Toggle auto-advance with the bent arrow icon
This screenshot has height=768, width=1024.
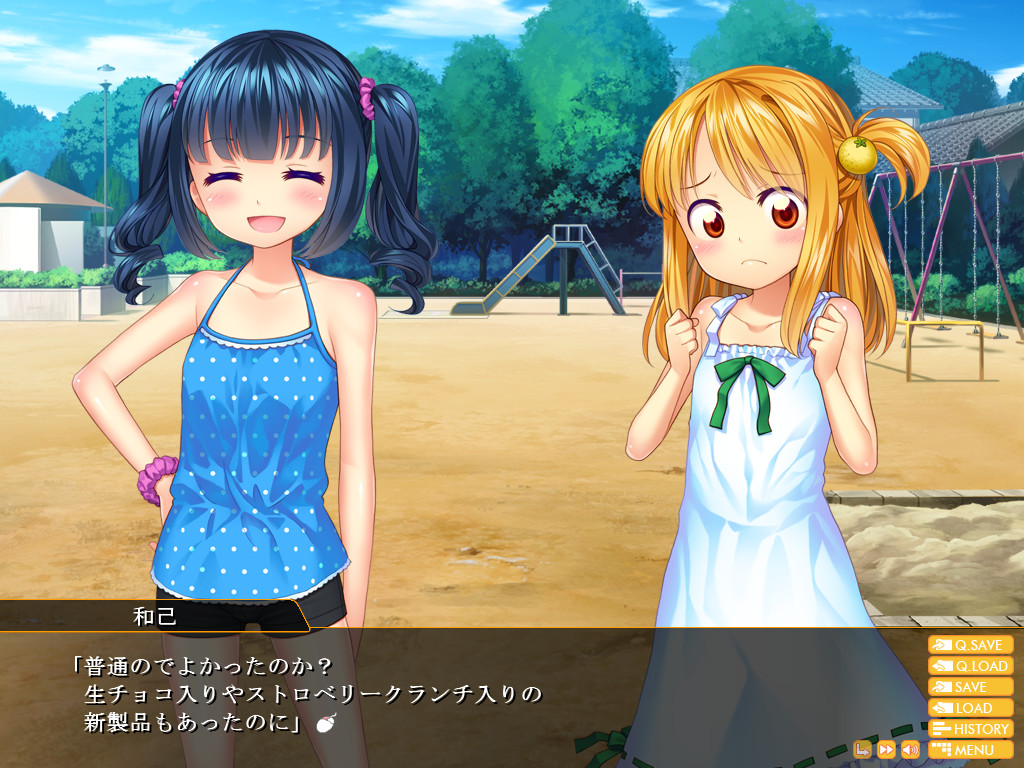click(x=862, y=749)
